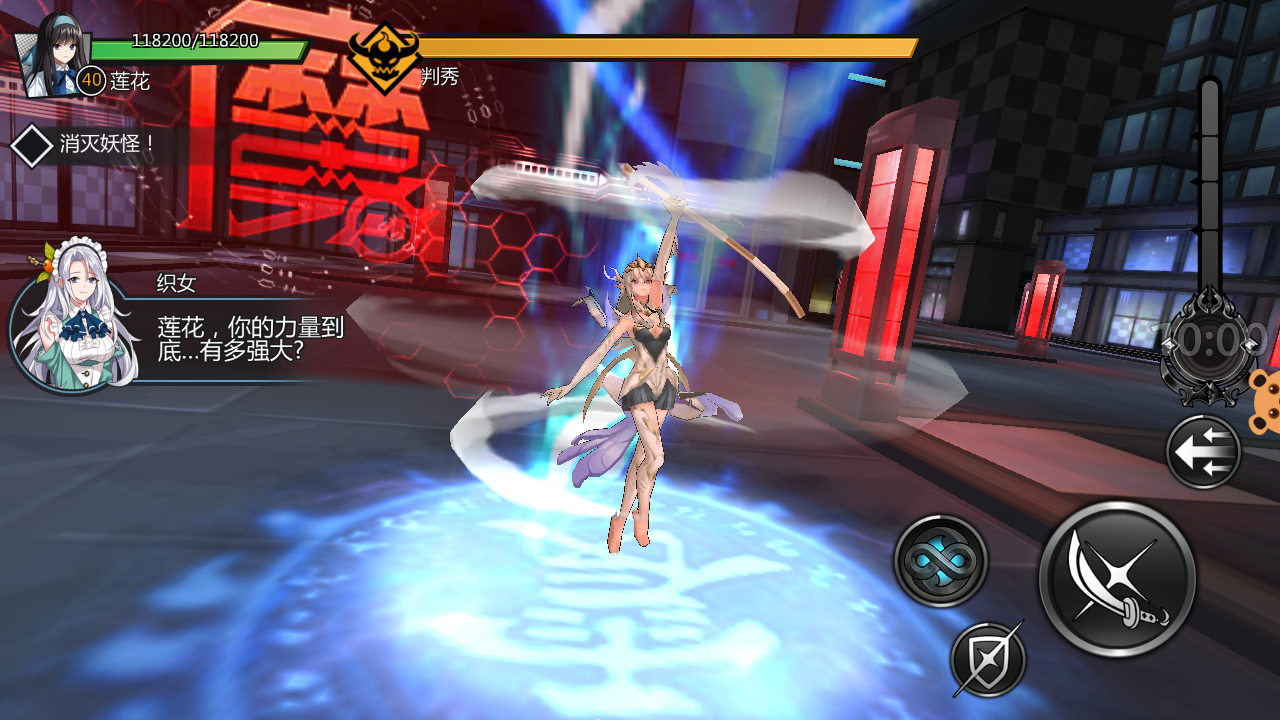Use the shield guard button
Image resolution: width=1280 pixels, height=720 pixels.
click(x=988, y=659)
